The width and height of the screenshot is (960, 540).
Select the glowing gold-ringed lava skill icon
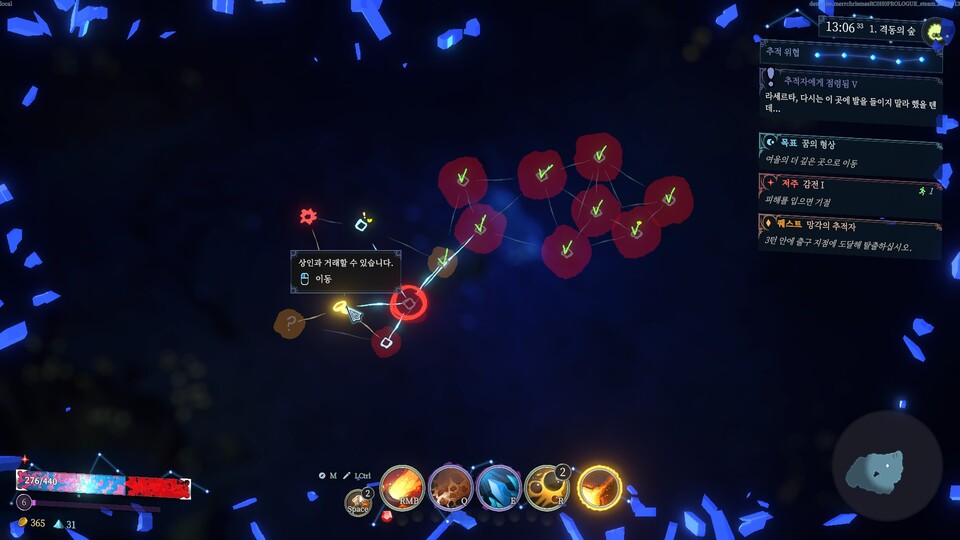pos(599,488)
